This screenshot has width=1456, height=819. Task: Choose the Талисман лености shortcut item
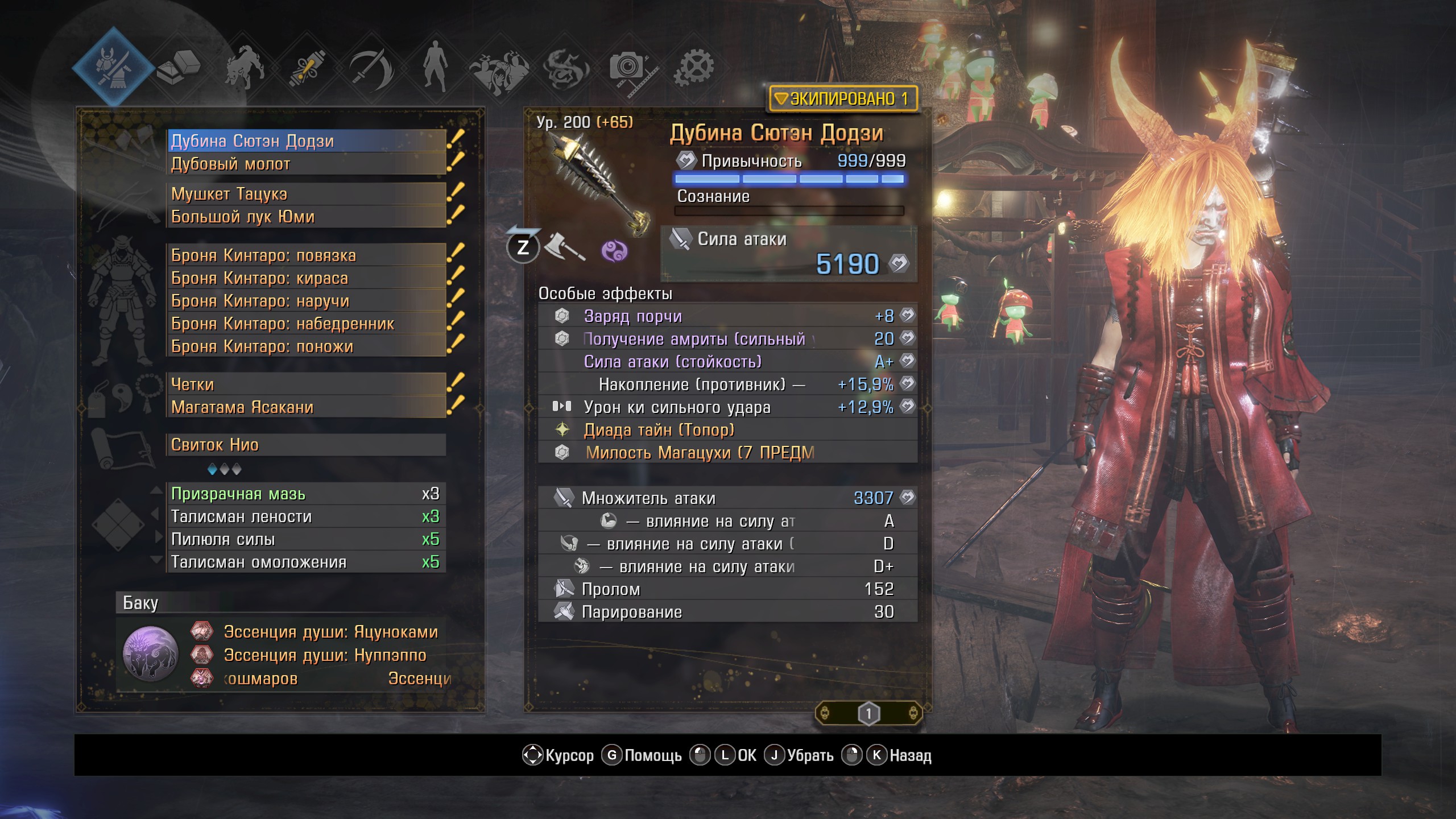[x=307, y=516]
